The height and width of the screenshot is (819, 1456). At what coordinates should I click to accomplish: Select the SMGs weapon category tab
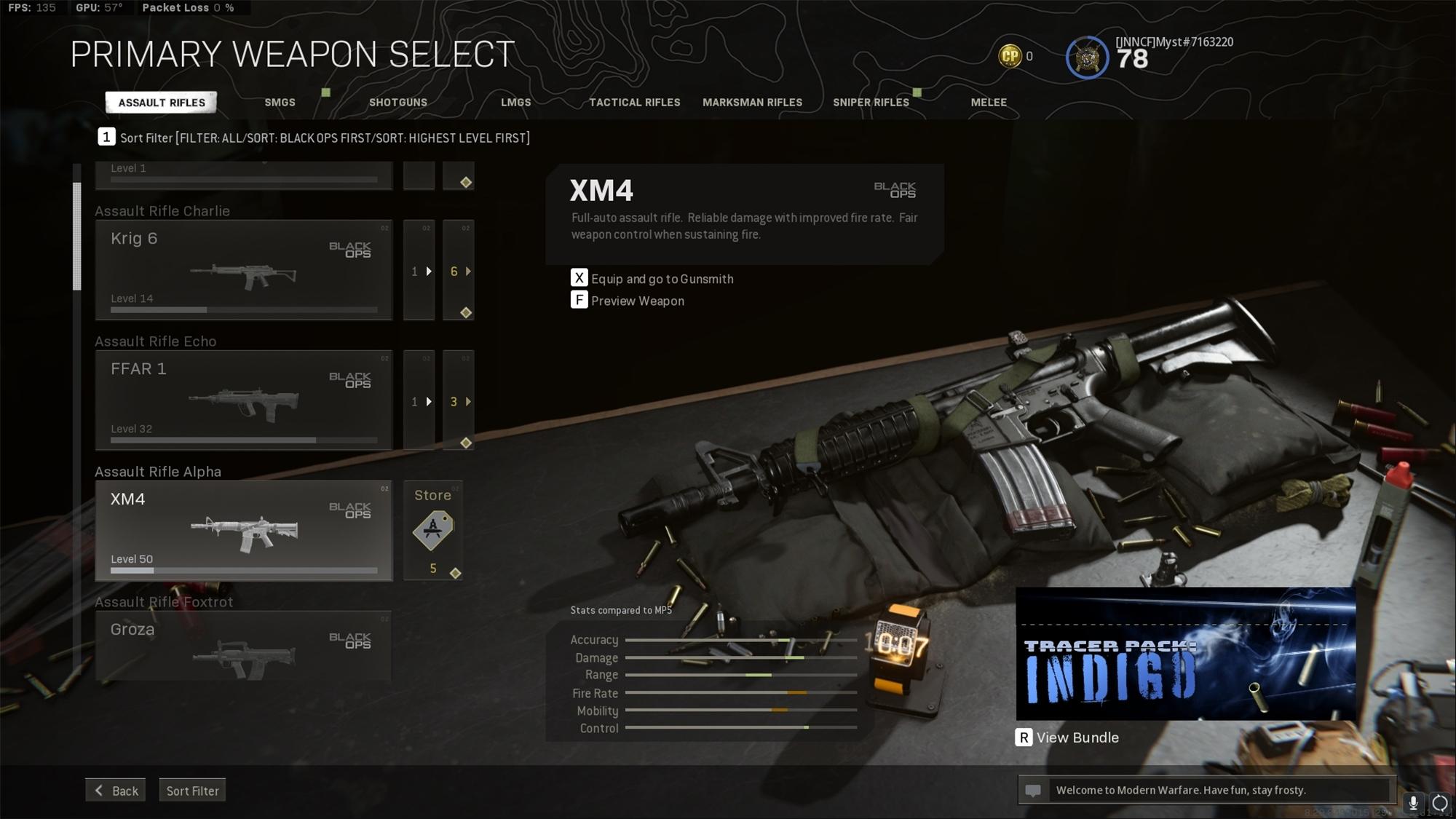280,103
